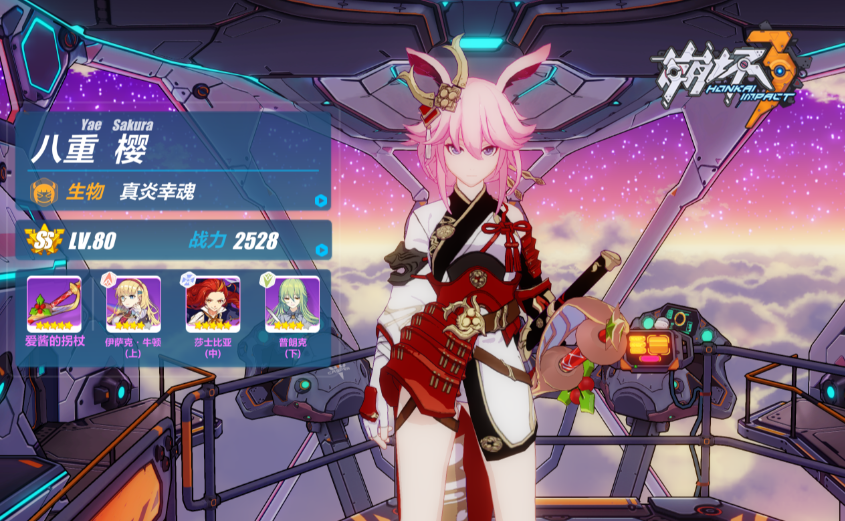The image size is (845, 521).
Task: Expand the LV.80 stats panel arrow
Action: 320,249
